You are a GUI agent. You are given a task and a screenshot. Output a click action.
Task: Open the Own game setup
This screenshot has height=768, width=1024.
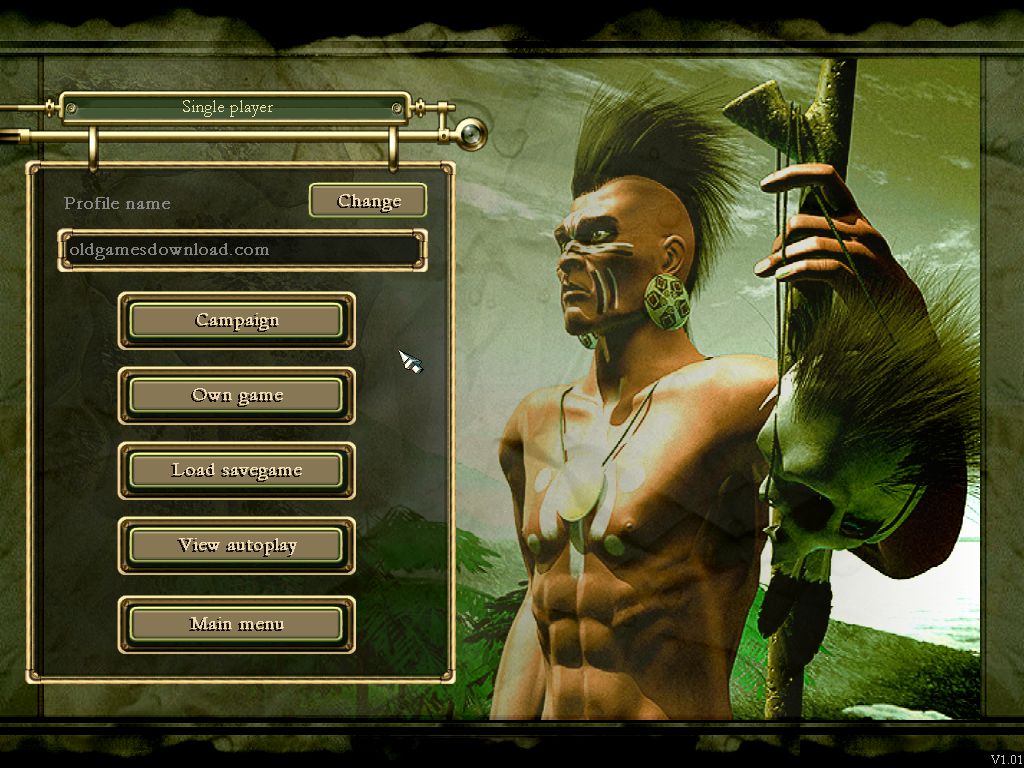[237, 396]
